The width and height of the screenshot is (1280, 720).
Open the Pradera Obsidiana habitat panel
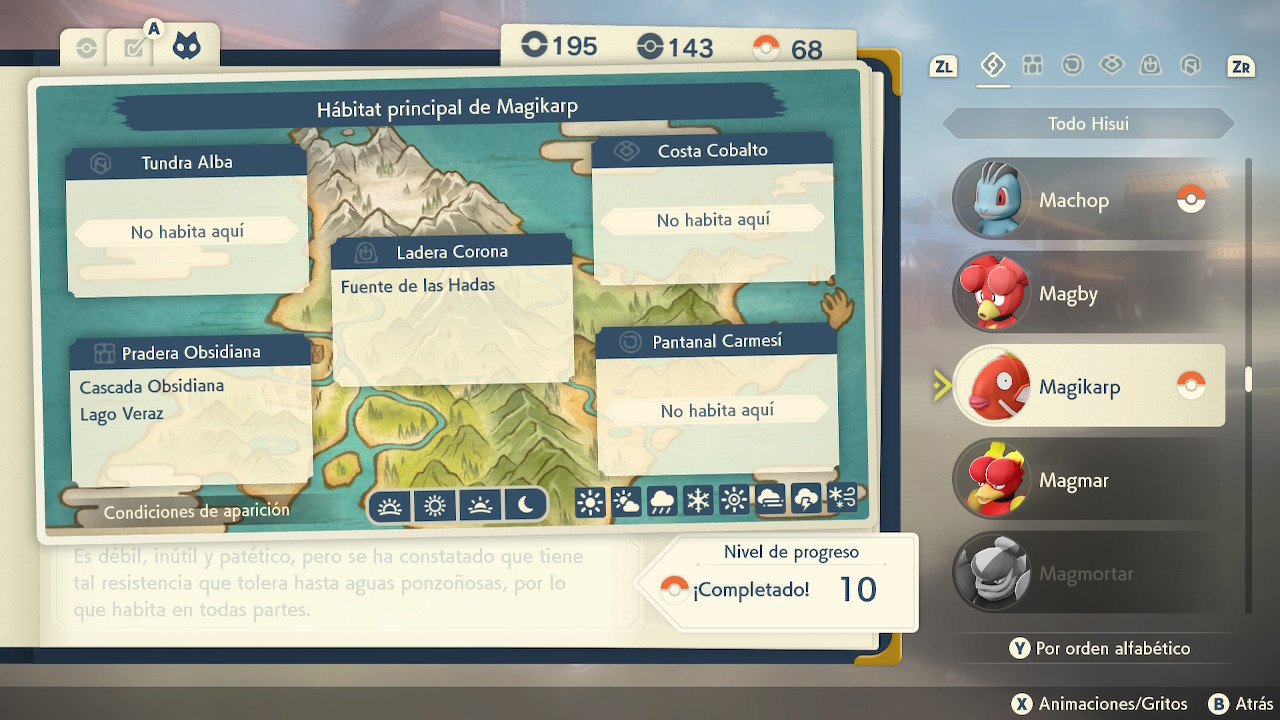pyautogui.click(x=190, y=410)
